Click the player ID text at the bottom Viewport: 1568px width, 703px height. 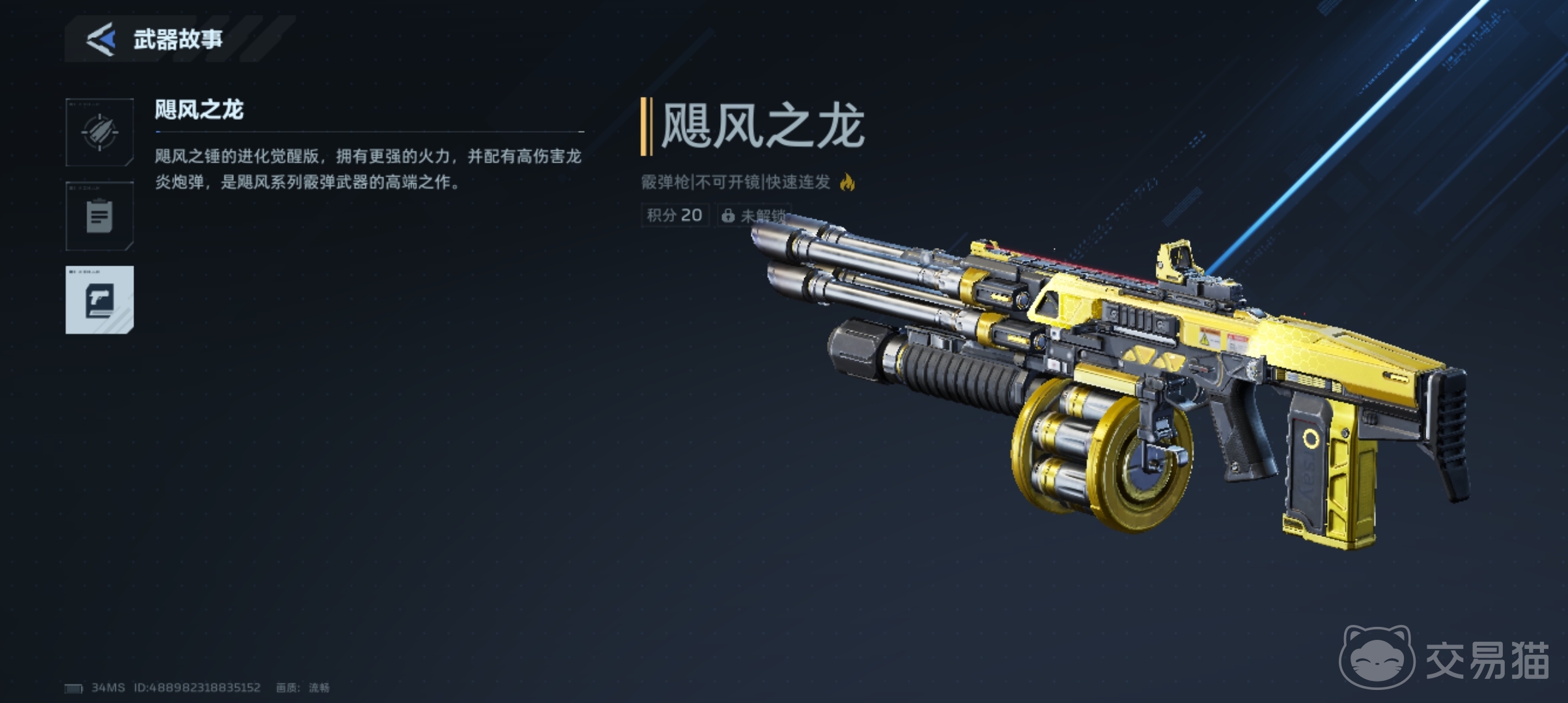197,686
